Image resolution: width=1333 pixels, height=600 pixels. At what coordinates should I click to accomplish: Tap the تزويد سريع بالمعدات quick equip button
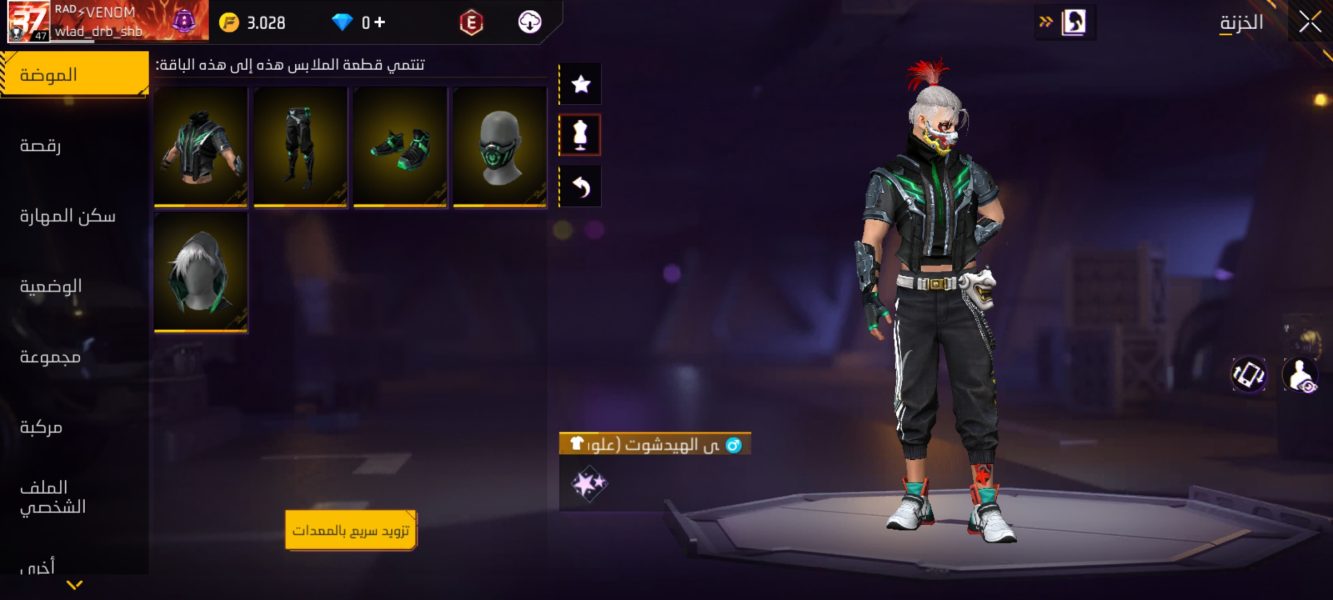pyautogui.click(x=351, y=530)
